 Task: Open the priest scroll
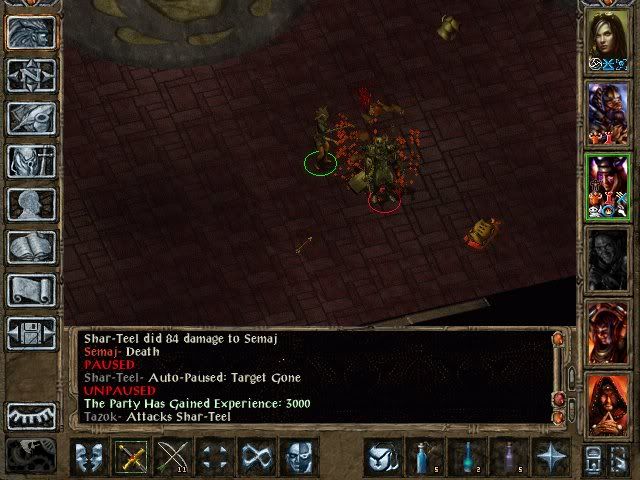pyautogui.click(x=31, y=290)
